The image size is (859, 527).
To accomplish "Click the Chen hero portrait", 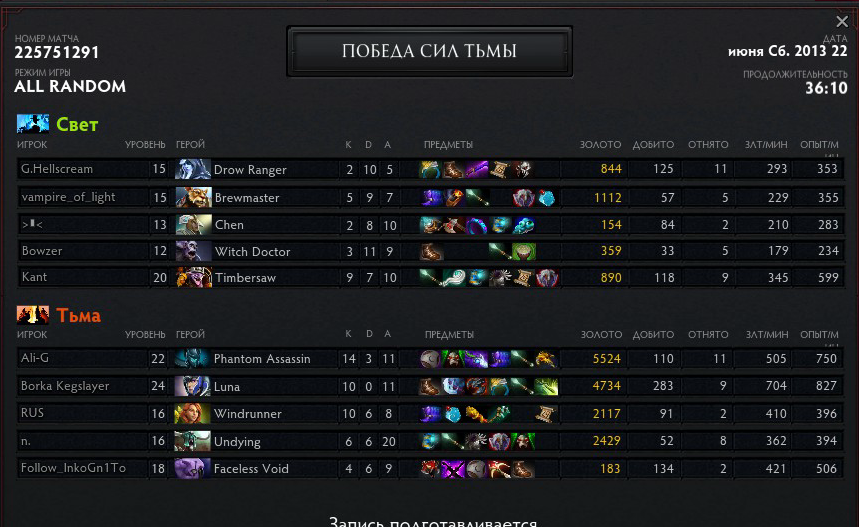I will click(192, 225).
